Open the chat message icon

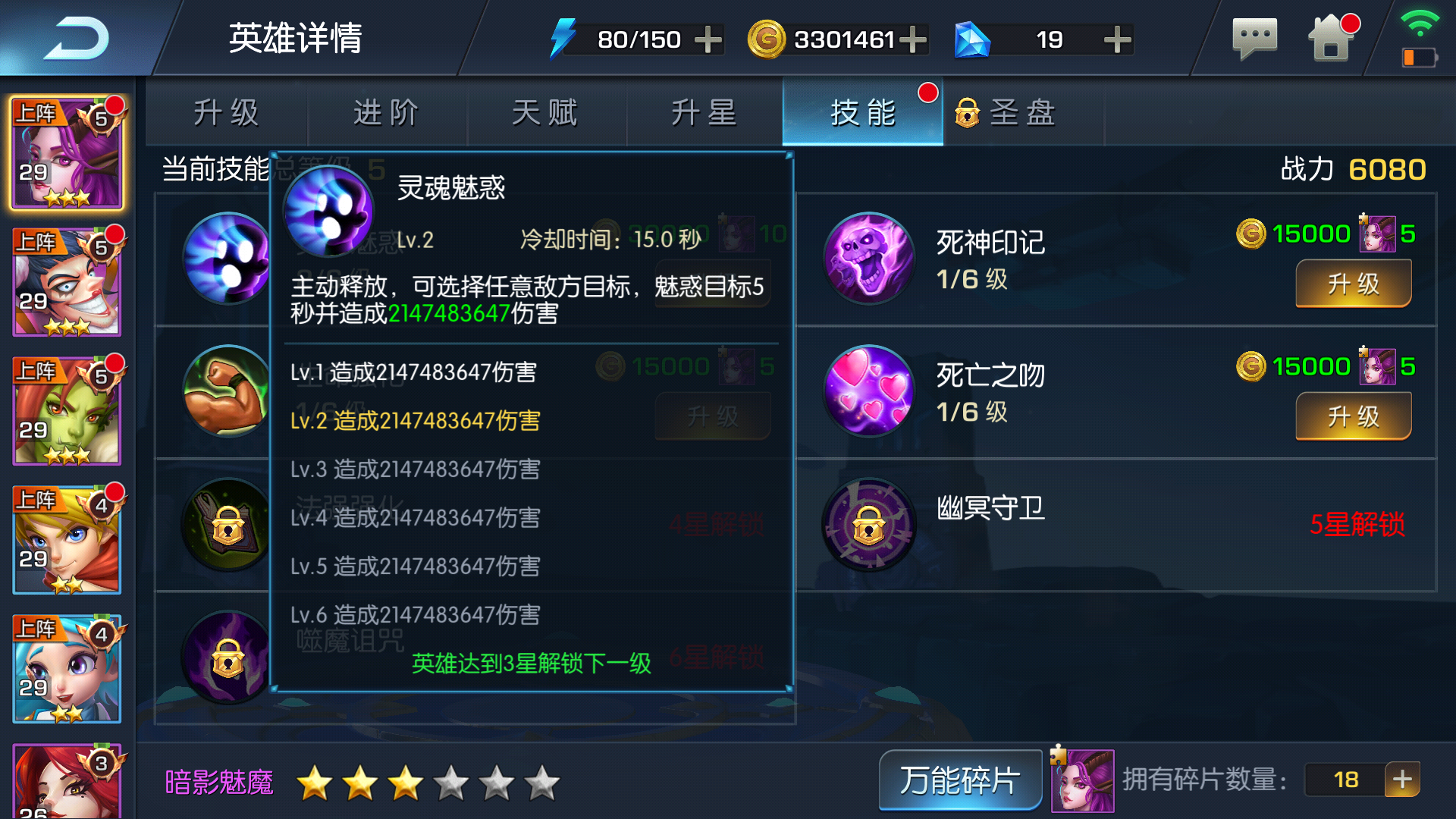coord(1255,38)
